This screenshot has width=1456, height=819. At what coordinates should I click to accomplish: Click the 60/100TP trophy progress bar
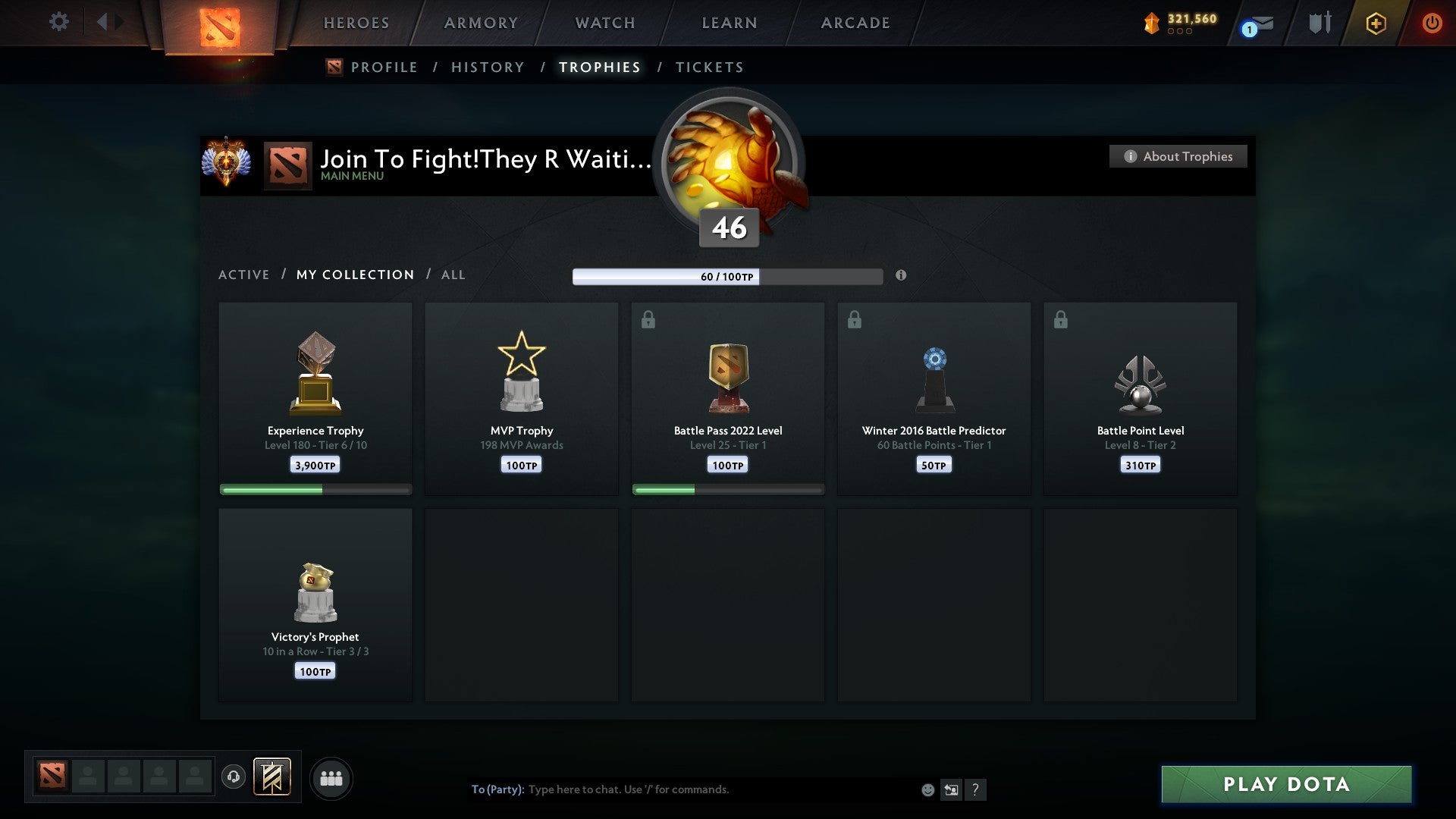coord(728,277)
